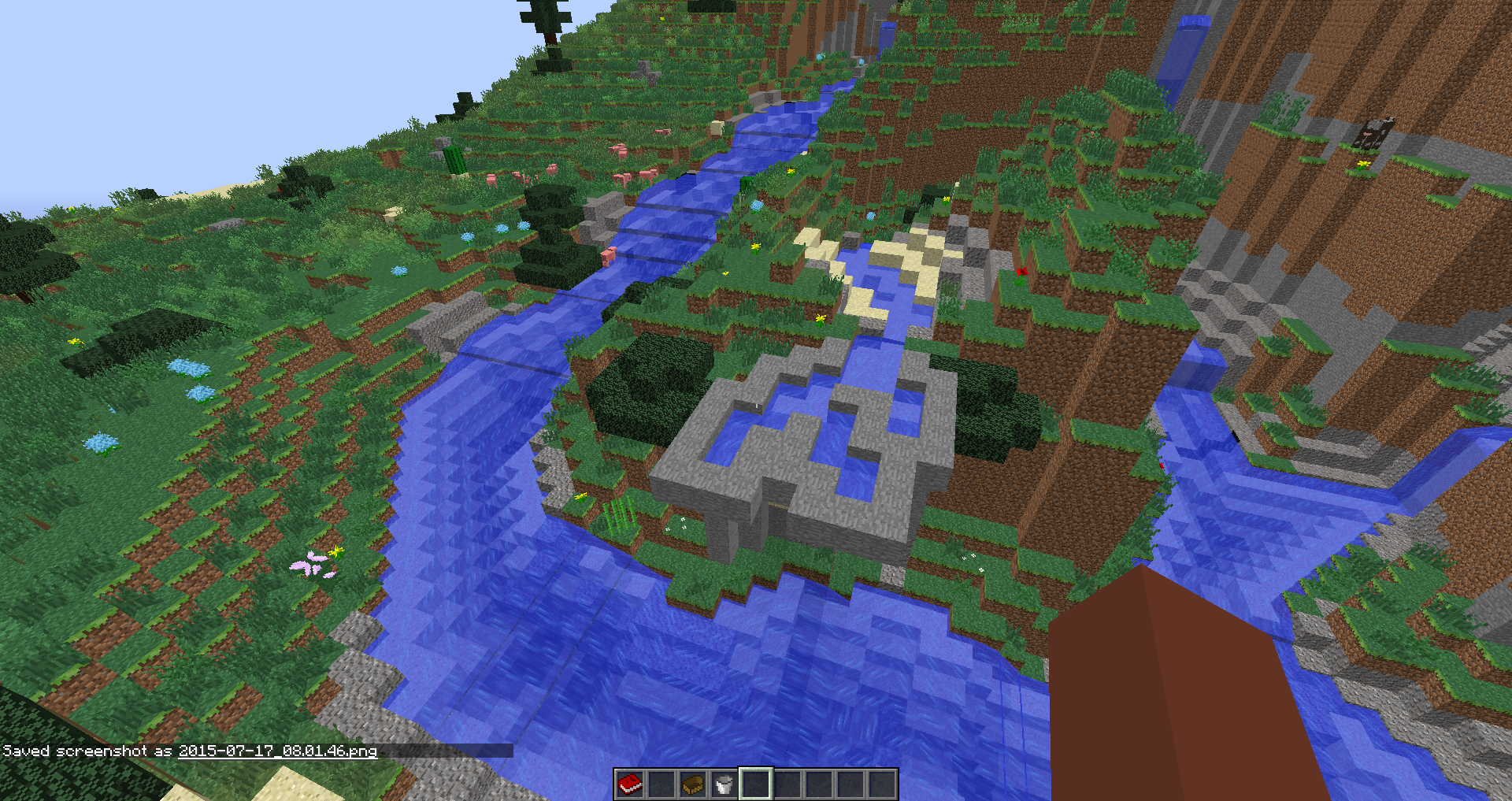Screen dimensions: 1512x801
Task: Click the highlighted empty hotbar slot
Action: click(x=755, y=784)
